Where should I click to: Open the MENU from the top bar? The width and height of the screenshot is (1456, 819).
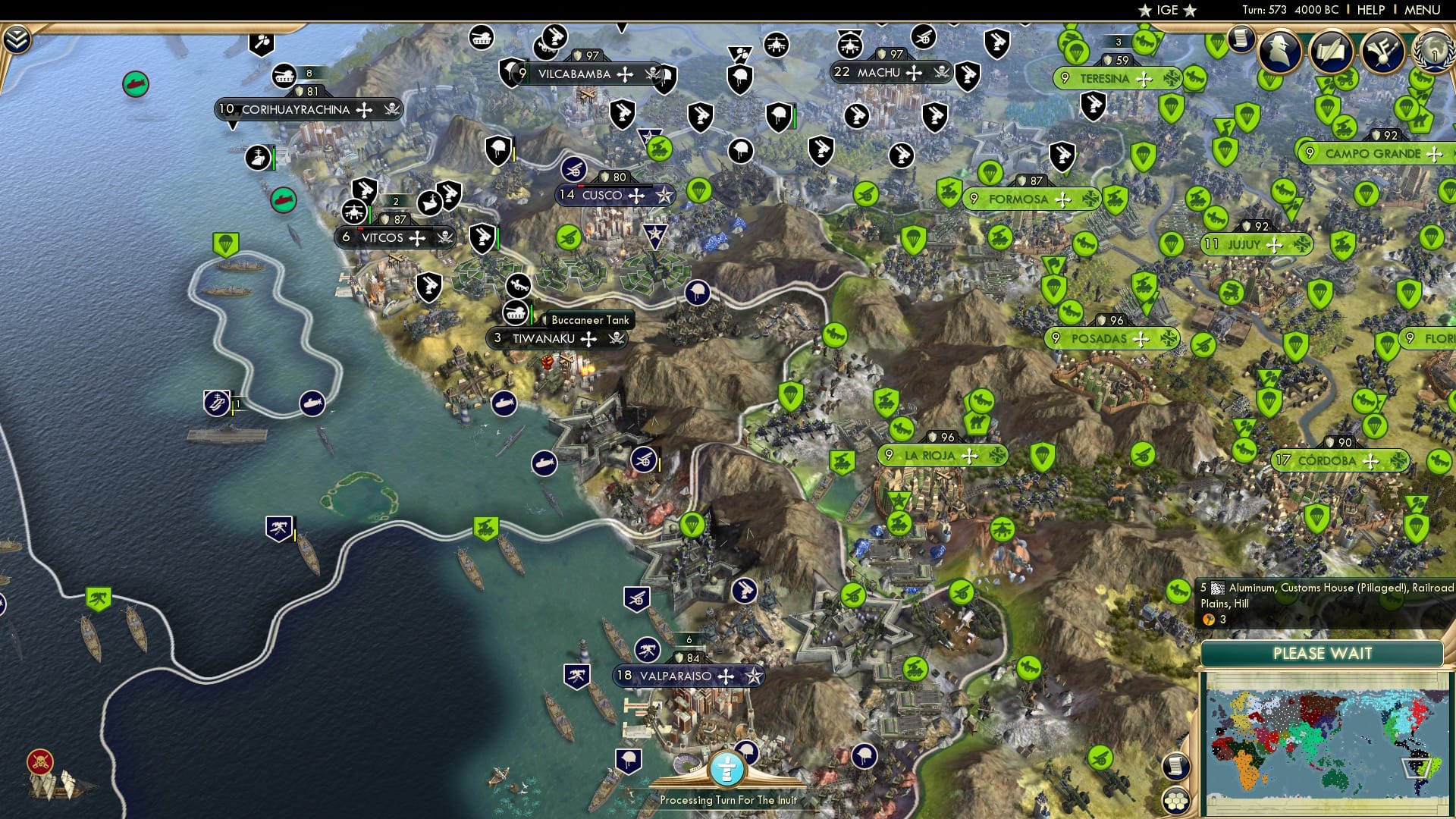[x=1424, y=10]
